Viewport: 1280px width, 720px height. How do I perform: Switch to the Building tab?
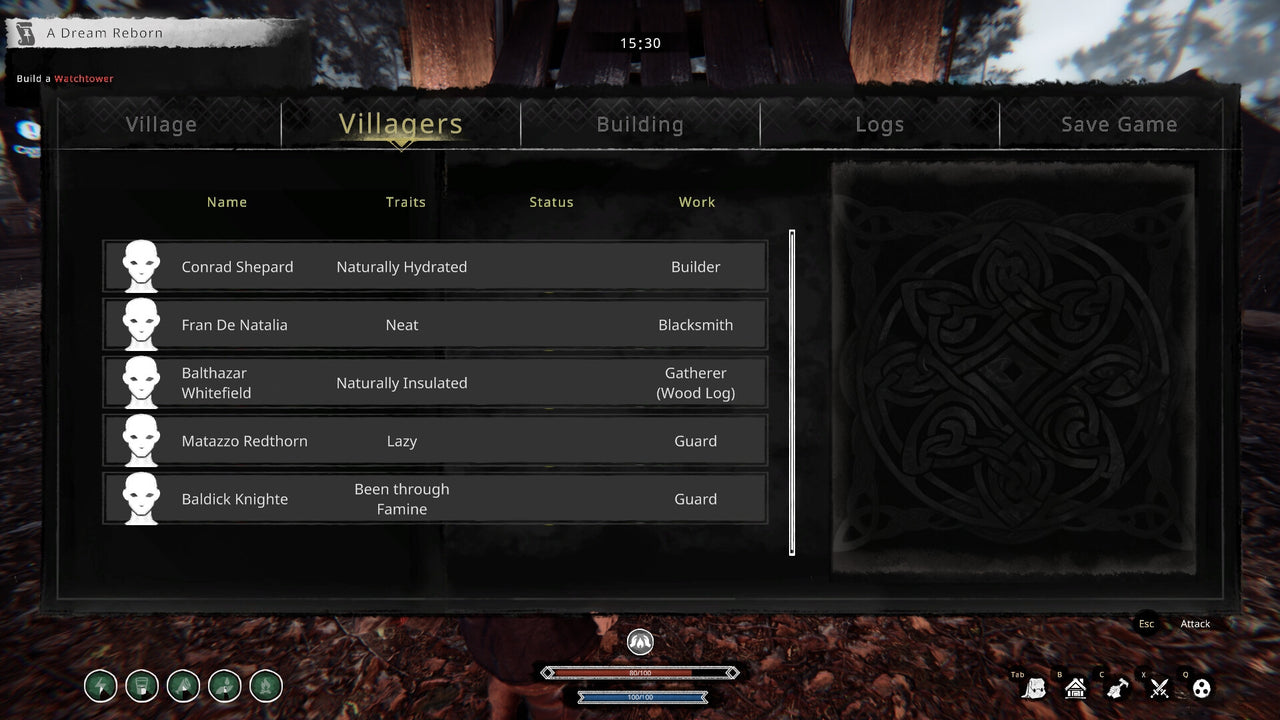[x=640, y=124]
